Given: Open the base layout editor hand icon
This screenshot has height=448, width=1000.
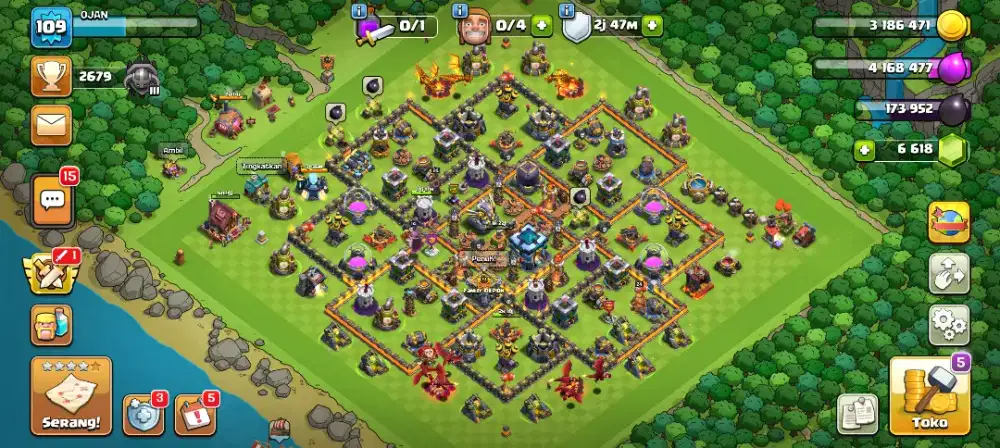Looking at the screenshot, I should 949,272.
